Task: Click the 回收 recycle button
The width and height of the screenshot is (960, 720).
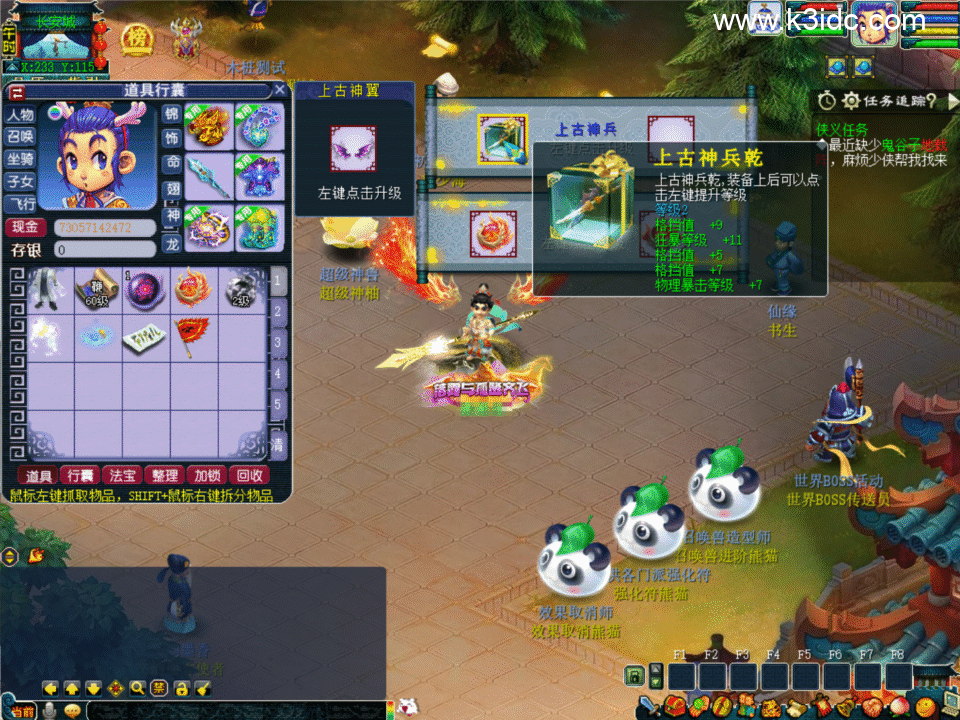Action: (248, 476)
